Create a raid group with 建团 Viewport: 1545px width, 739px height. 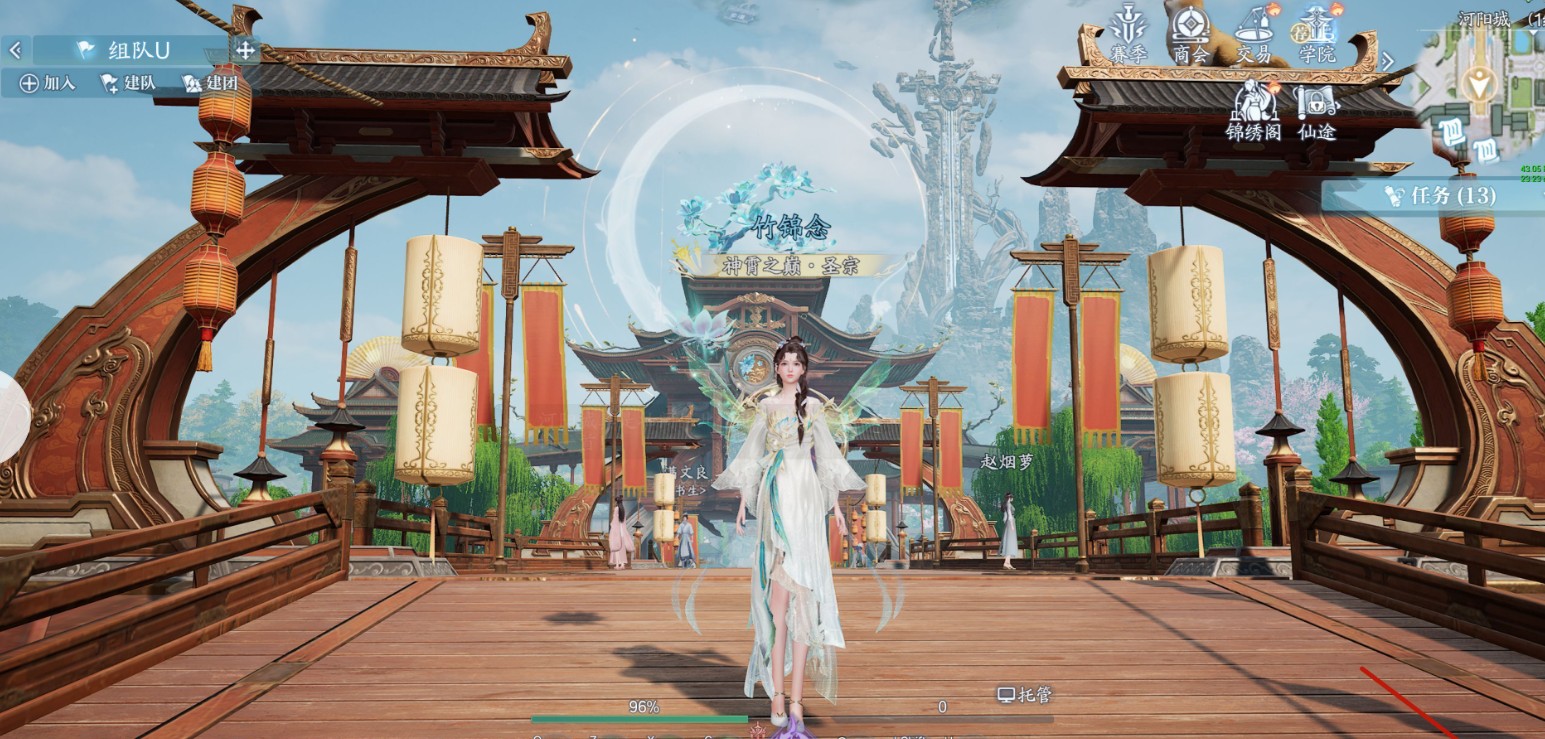pos(210,83)
